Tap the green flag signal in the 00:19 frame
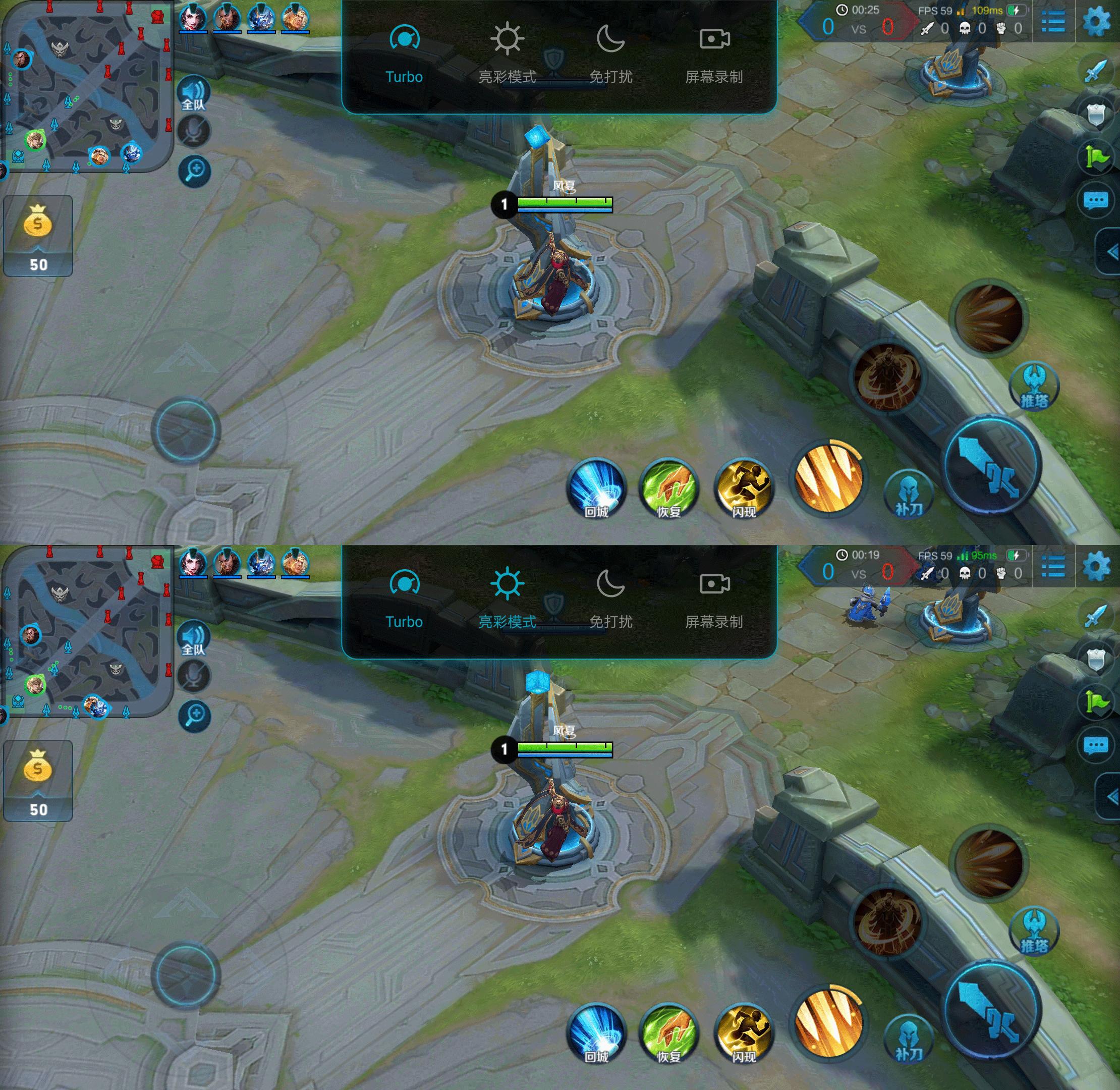The width and height of the screenshot is (1120, 1090). 1095,702
